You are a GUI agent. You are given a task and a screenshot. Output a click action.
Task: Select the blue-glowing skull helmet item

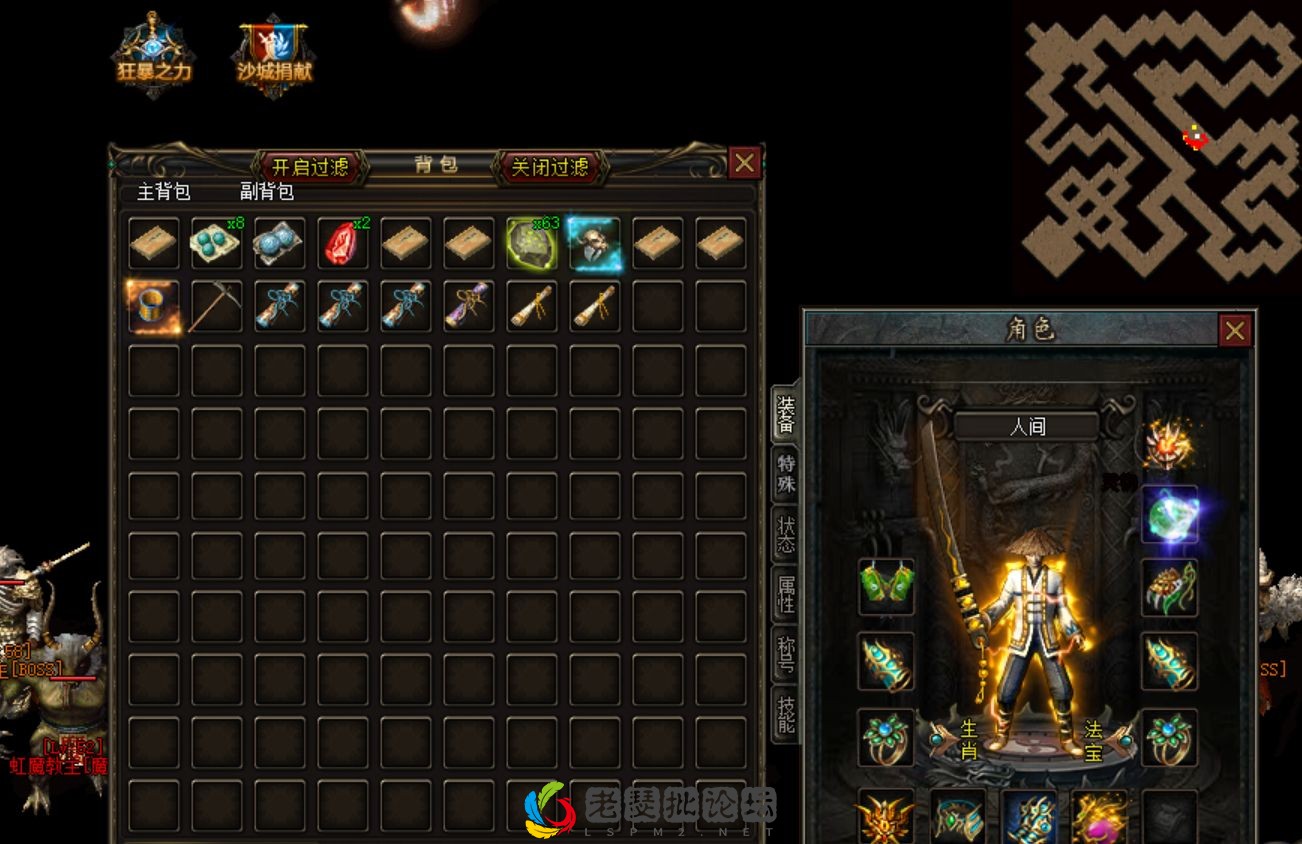[595, 243]
